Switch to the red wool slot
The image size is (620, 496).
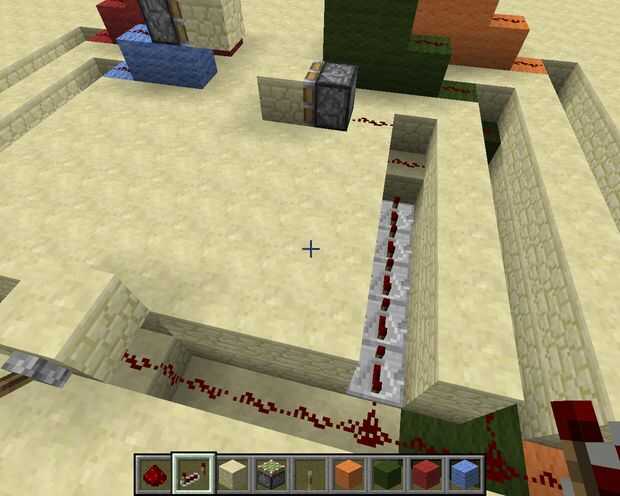click(424, 473)
